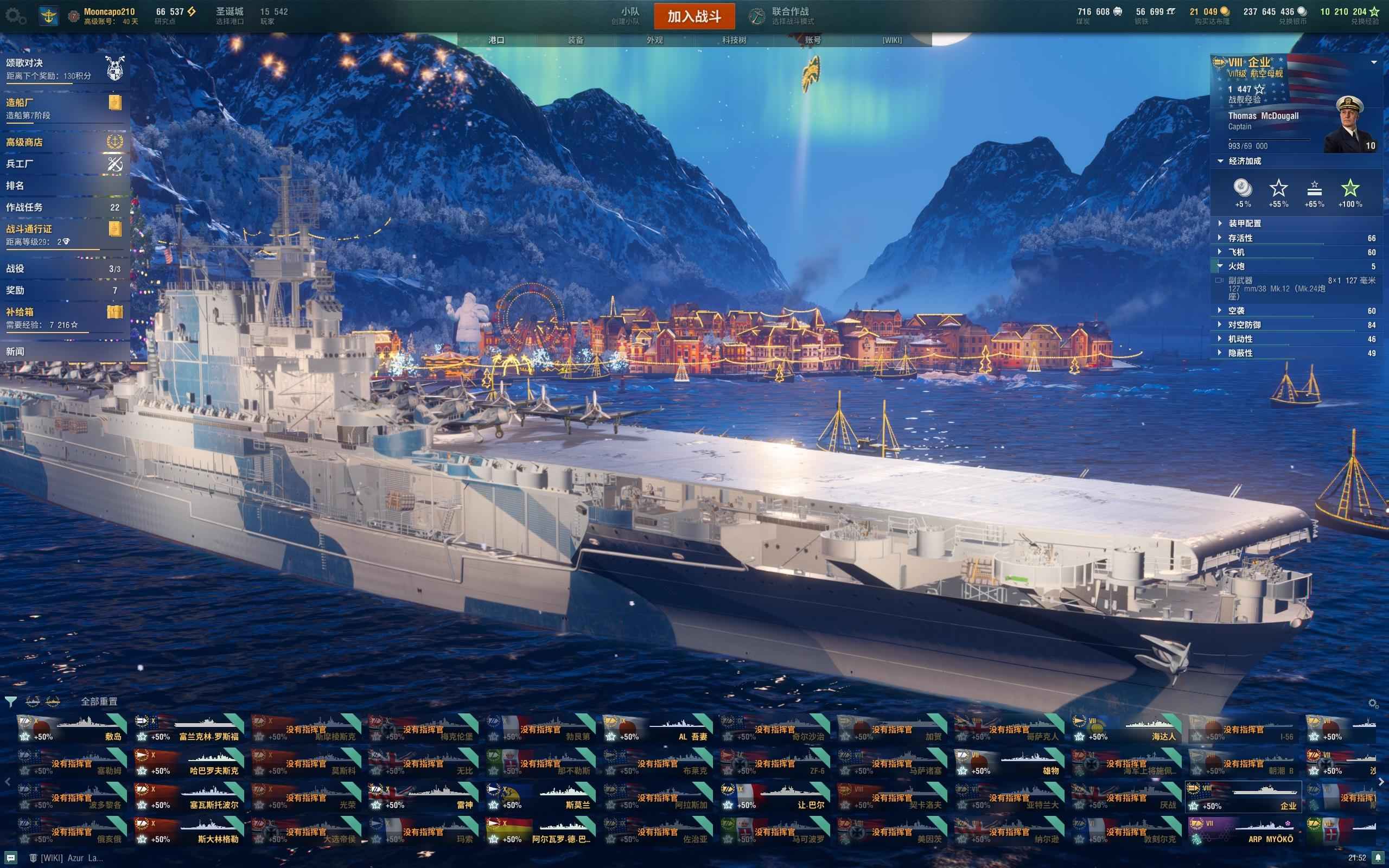The image size is (1389, 868).
Task: Open the settings gear menu
Action: [x=16, y=16]
